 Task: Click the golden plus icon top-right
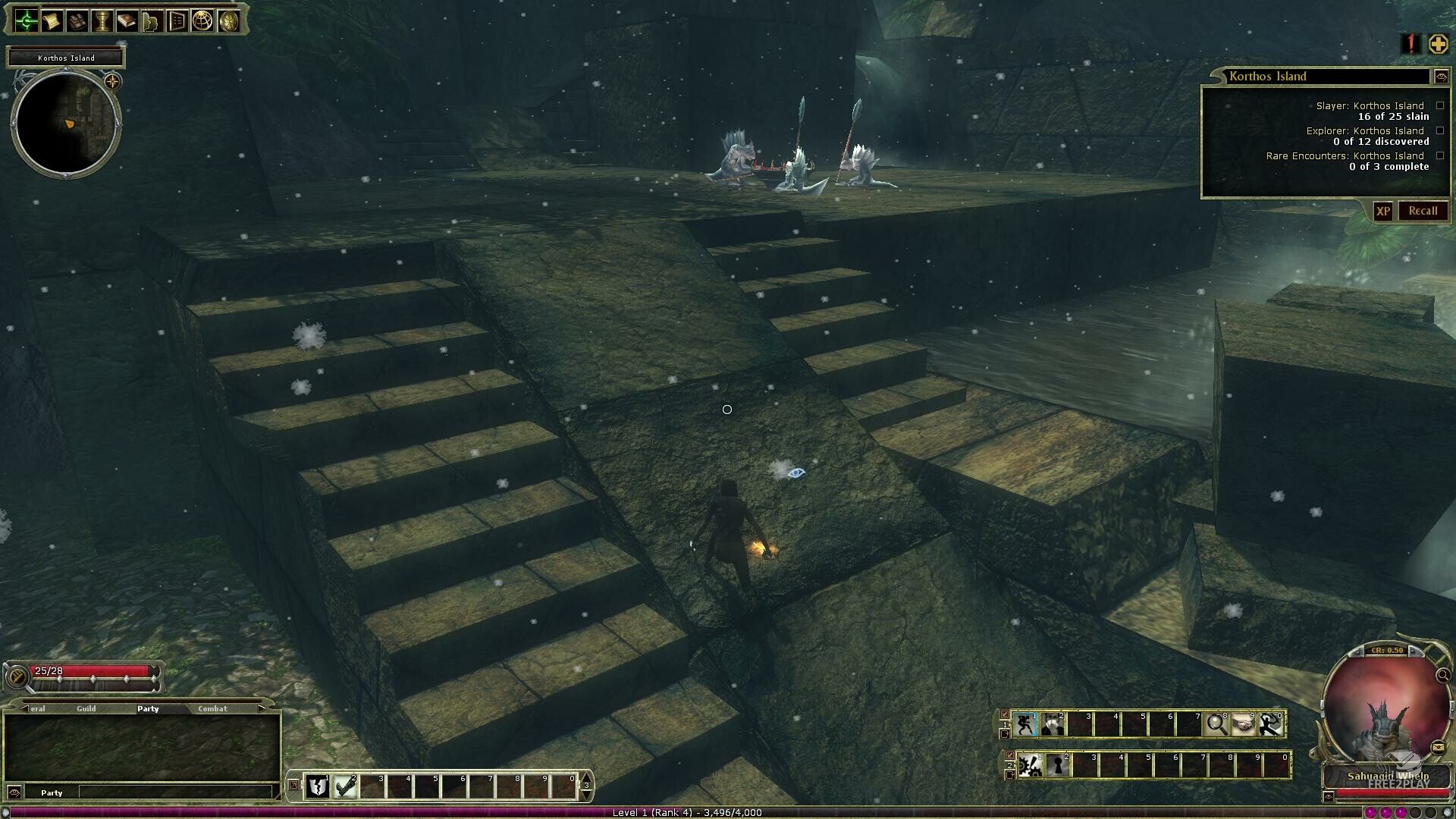(1438, 44)
